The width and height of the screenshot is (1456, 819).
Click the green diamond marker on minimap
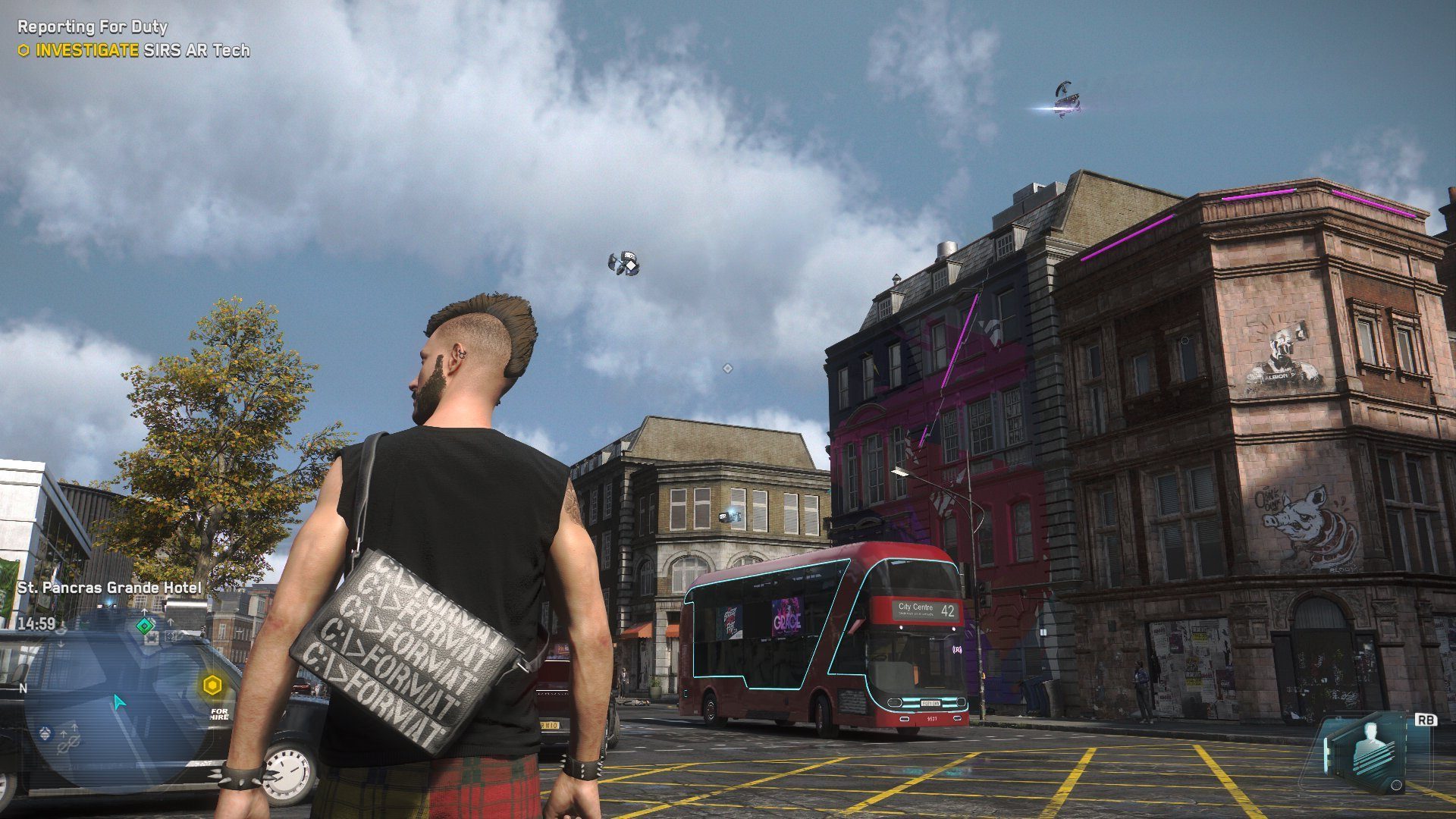(144, 626)
